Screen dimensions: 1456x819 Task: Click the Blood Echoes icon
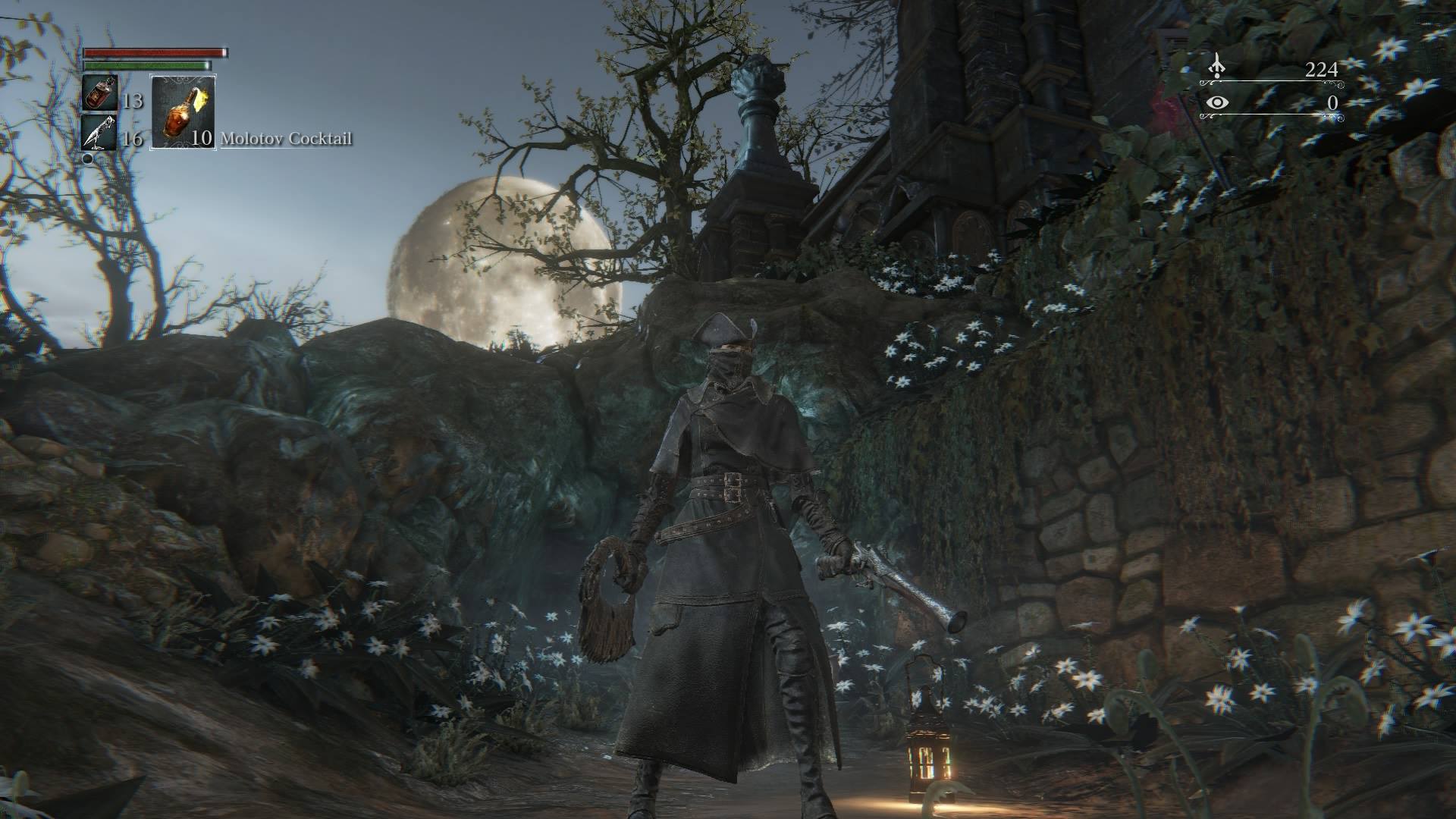(x=1216, y=66)
